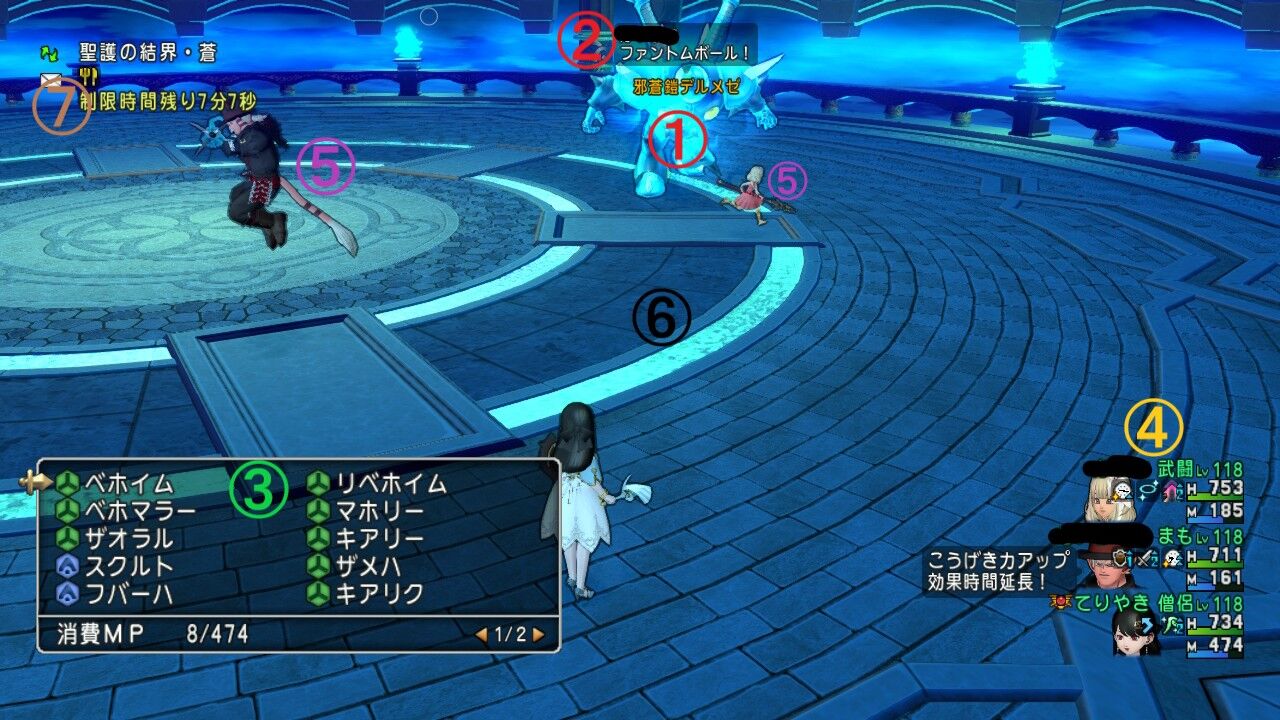The image size is (1280, 720).
Task: Click the left arrow beside the 1/2 page indicator
Action: 481,636
